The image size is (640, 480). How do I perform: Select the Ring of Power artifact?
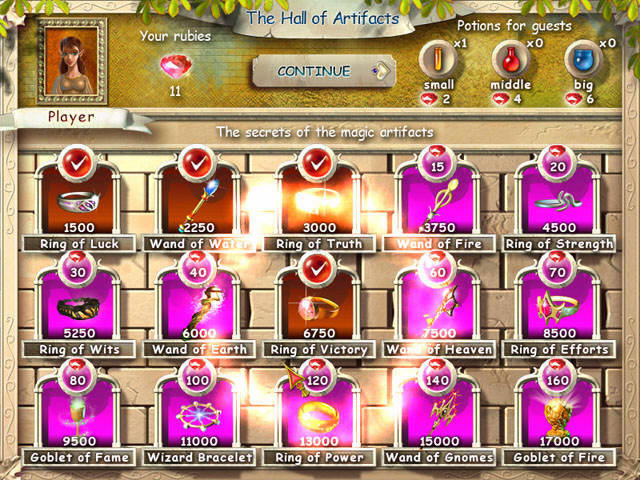(x=320, y=412)
